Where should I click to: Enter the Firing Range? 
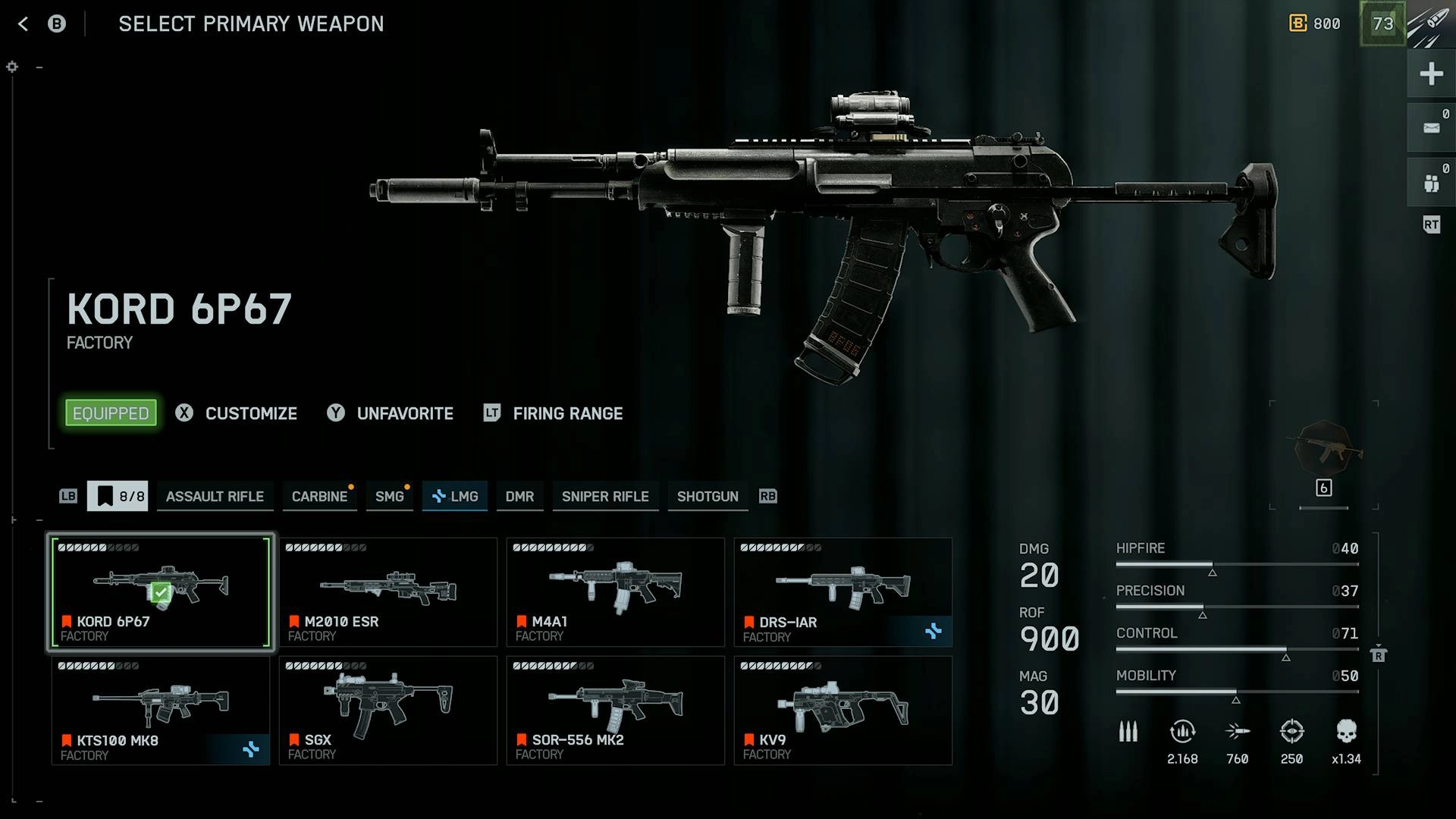pyautogui.click(x=554, y=413)
